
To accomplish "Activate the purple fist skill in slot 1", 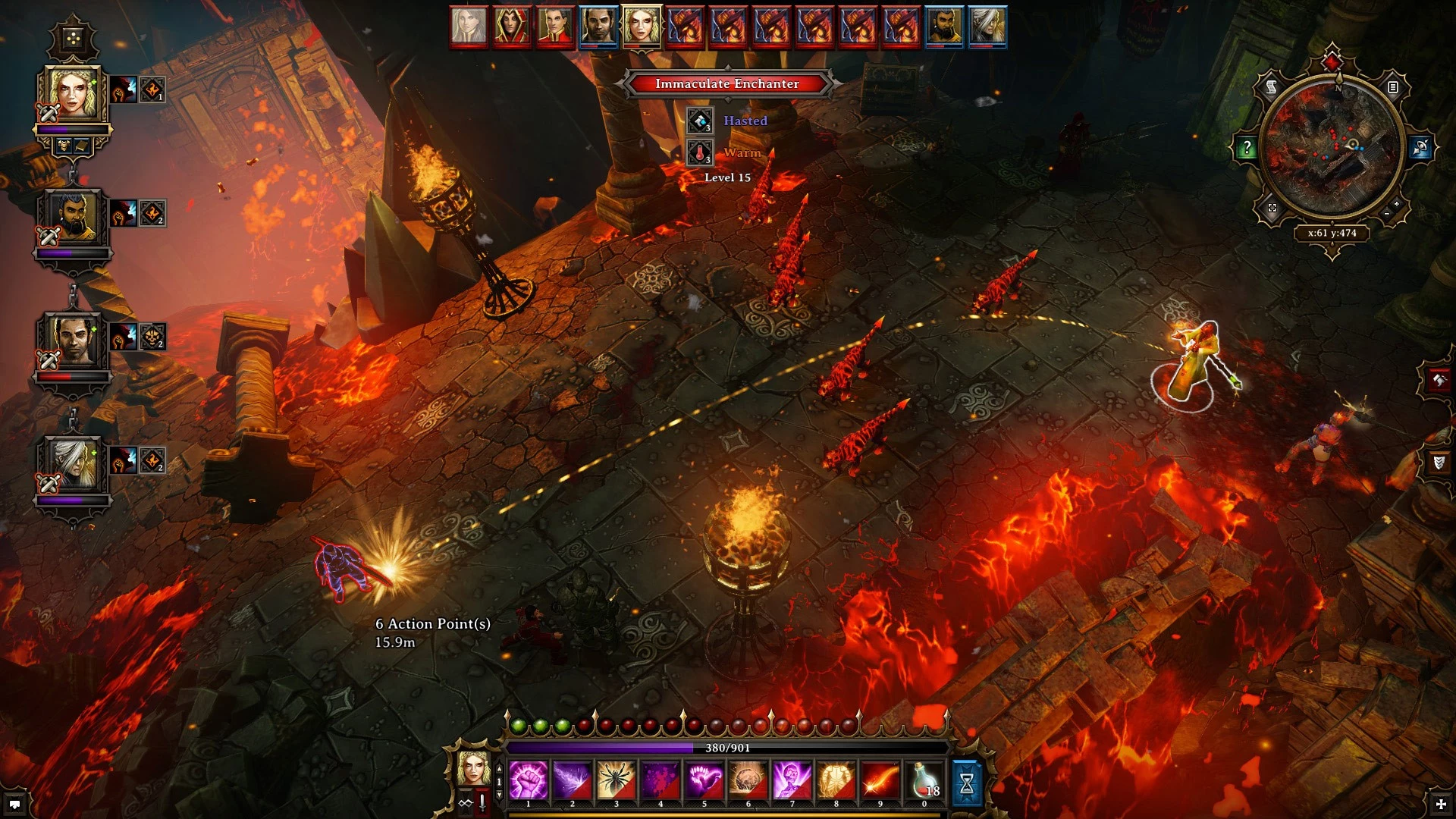I will point(529,780).
